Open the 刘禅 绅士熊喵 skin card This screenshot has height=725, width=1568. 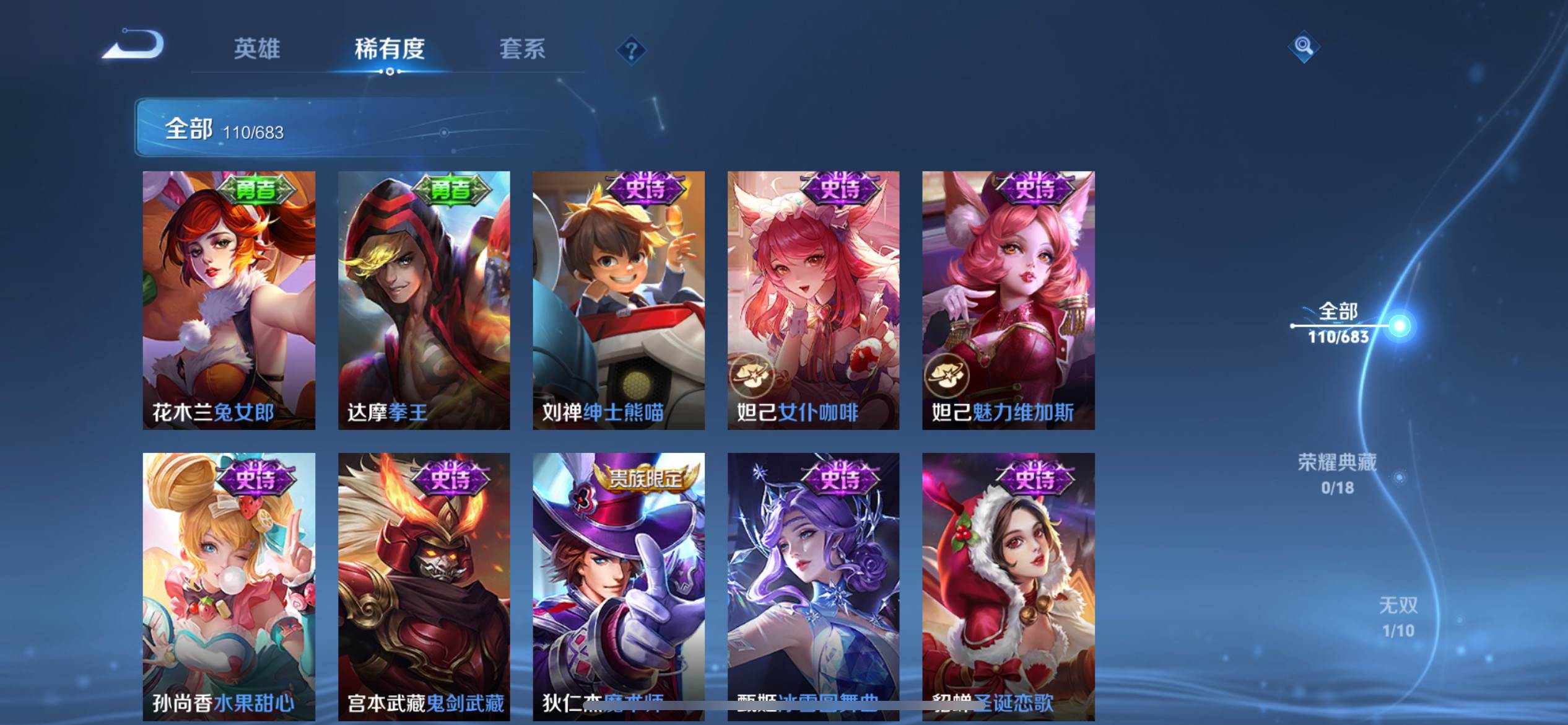619,301
